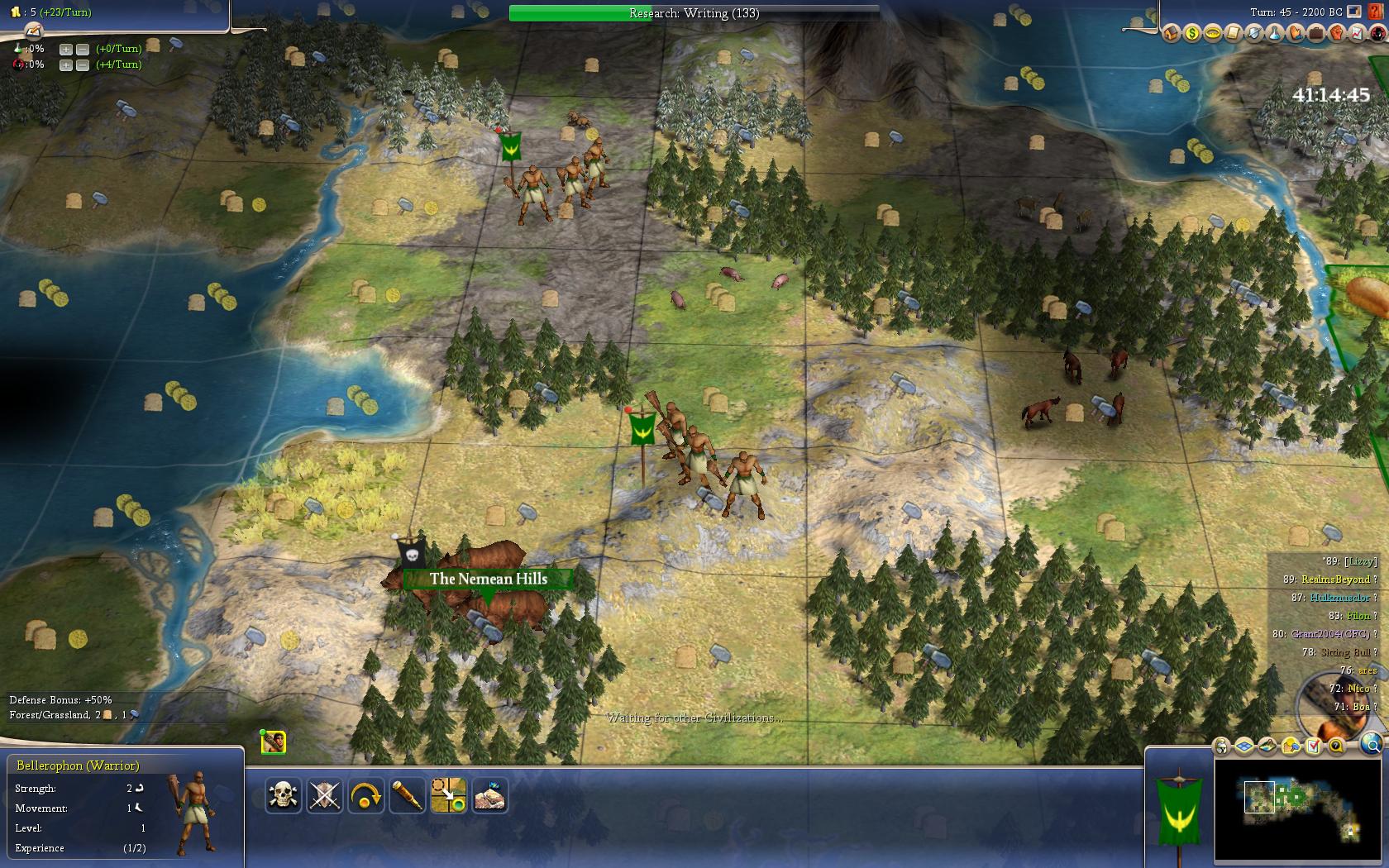Delete unit with the skull button
This screenshot has height=868, width=1389.
pyautogui.click(x=283, y=796)
